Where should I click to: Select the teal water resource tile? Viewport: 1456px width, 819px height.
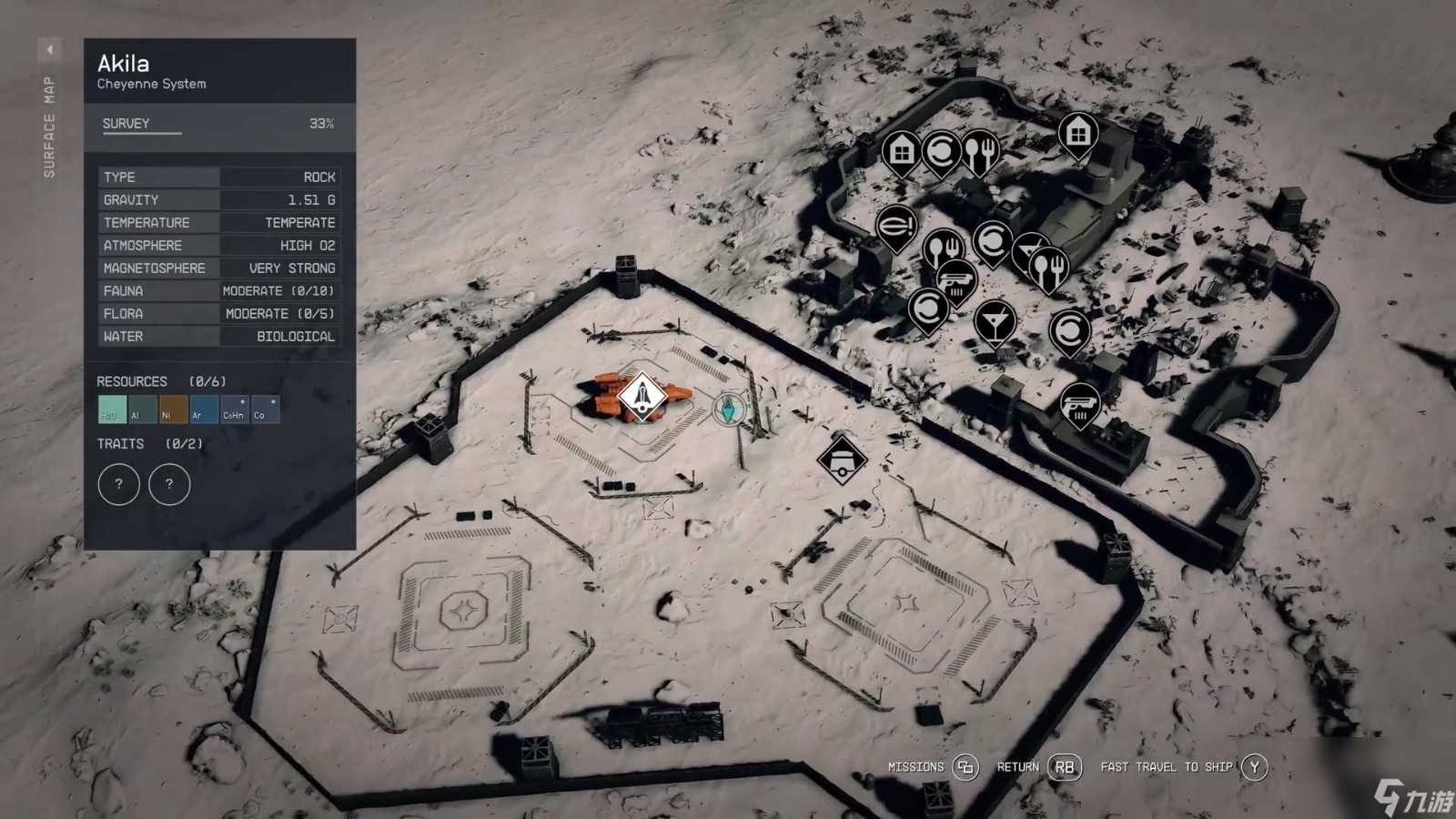[x=112, y=409]
